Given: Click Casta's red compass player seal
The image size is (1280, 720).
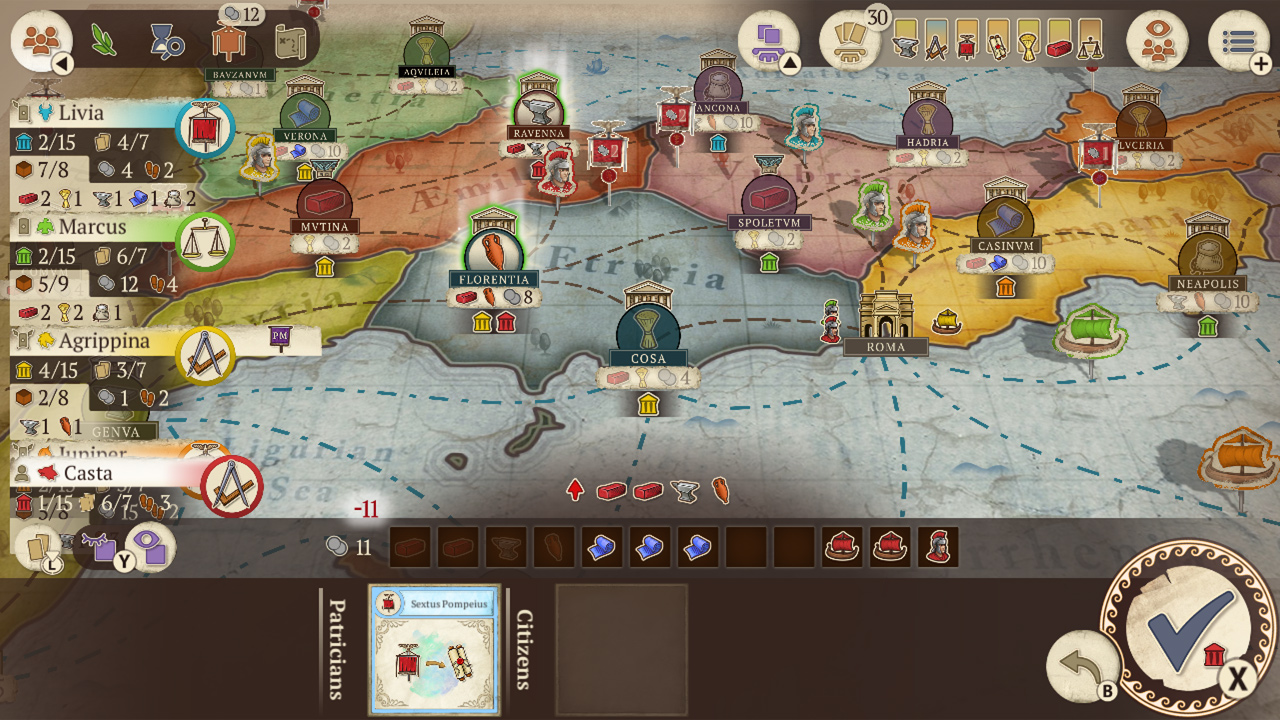Looking at the screenshot, I should point(232,487).
